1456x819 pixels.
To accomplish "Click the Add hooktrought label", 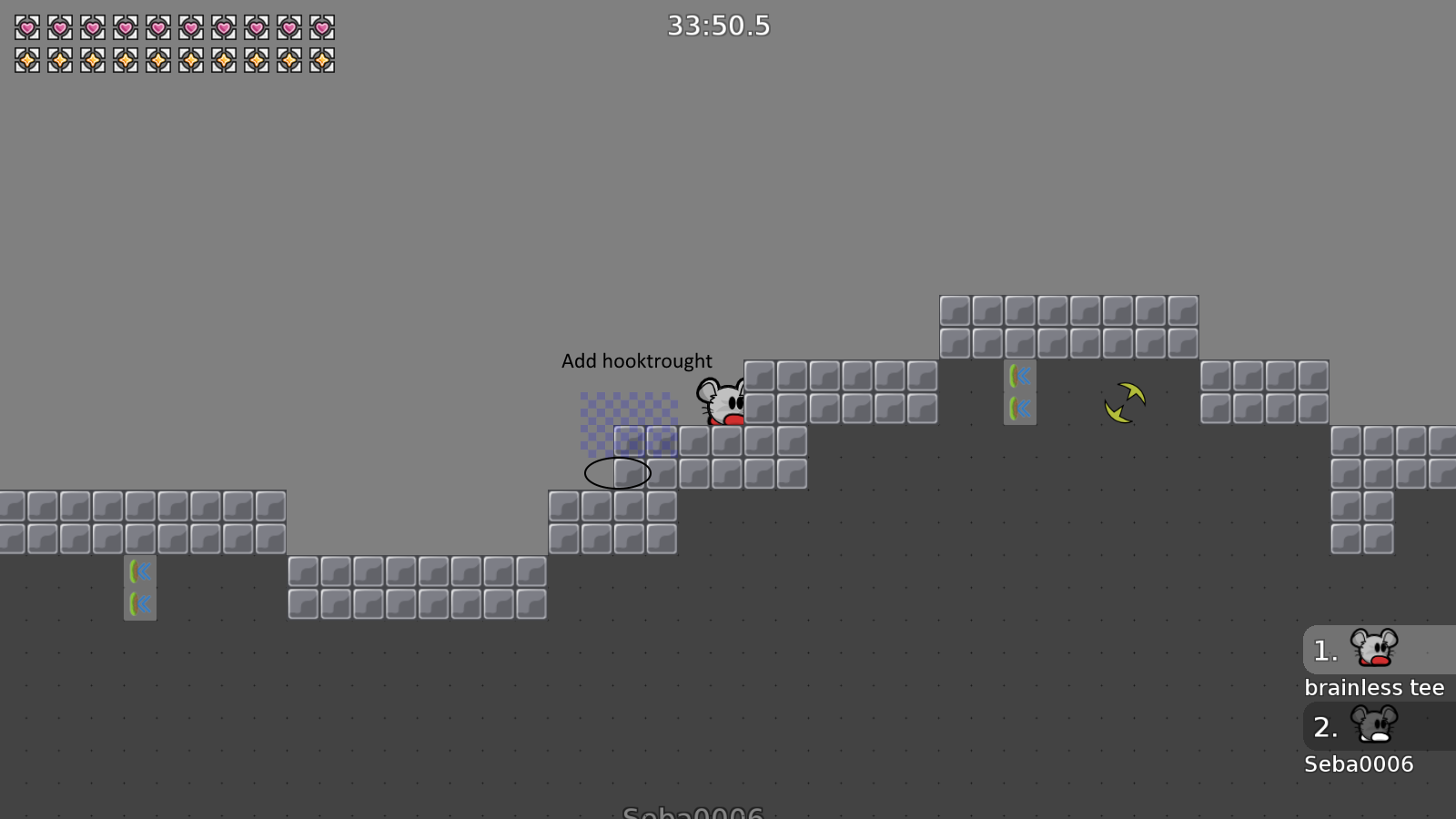I will 637,360.
